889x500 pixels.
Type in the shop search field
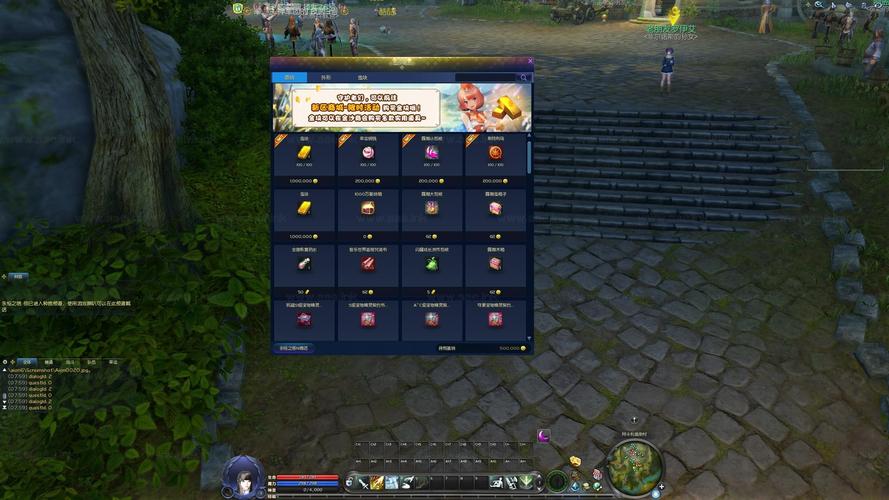click(486, 77)
